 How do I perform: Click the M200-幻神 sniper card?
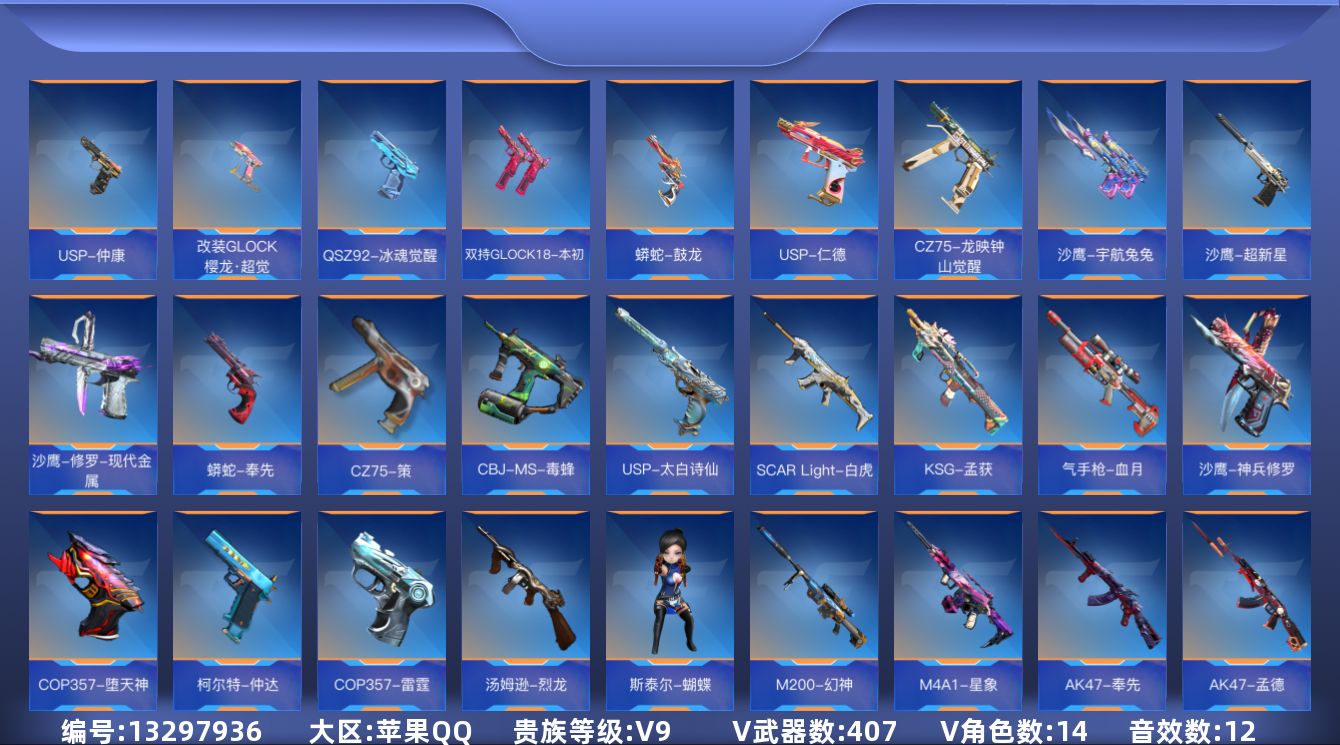tap(813, 610)
